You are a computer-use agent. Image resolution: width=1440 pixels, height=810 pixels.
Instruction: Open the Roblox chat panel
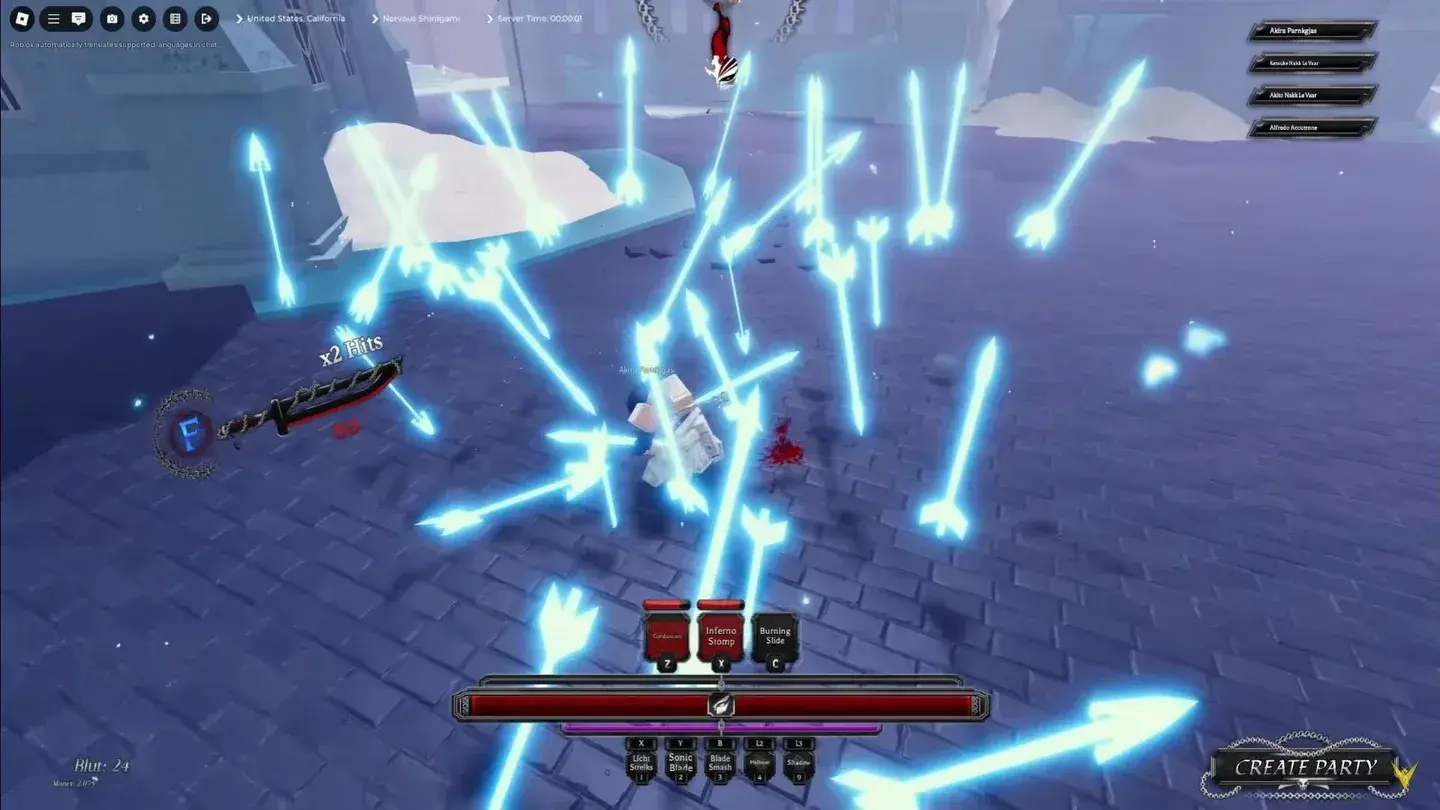[80, 18]
